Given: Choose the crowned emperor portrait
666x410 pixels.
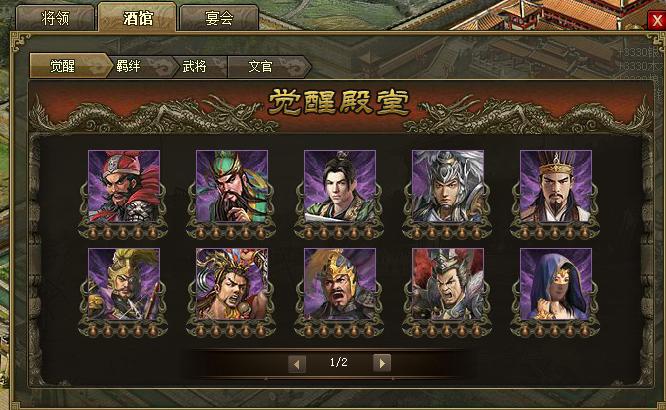Looking at the screenshot, I should pyautogui.click(x=556, y=186).
